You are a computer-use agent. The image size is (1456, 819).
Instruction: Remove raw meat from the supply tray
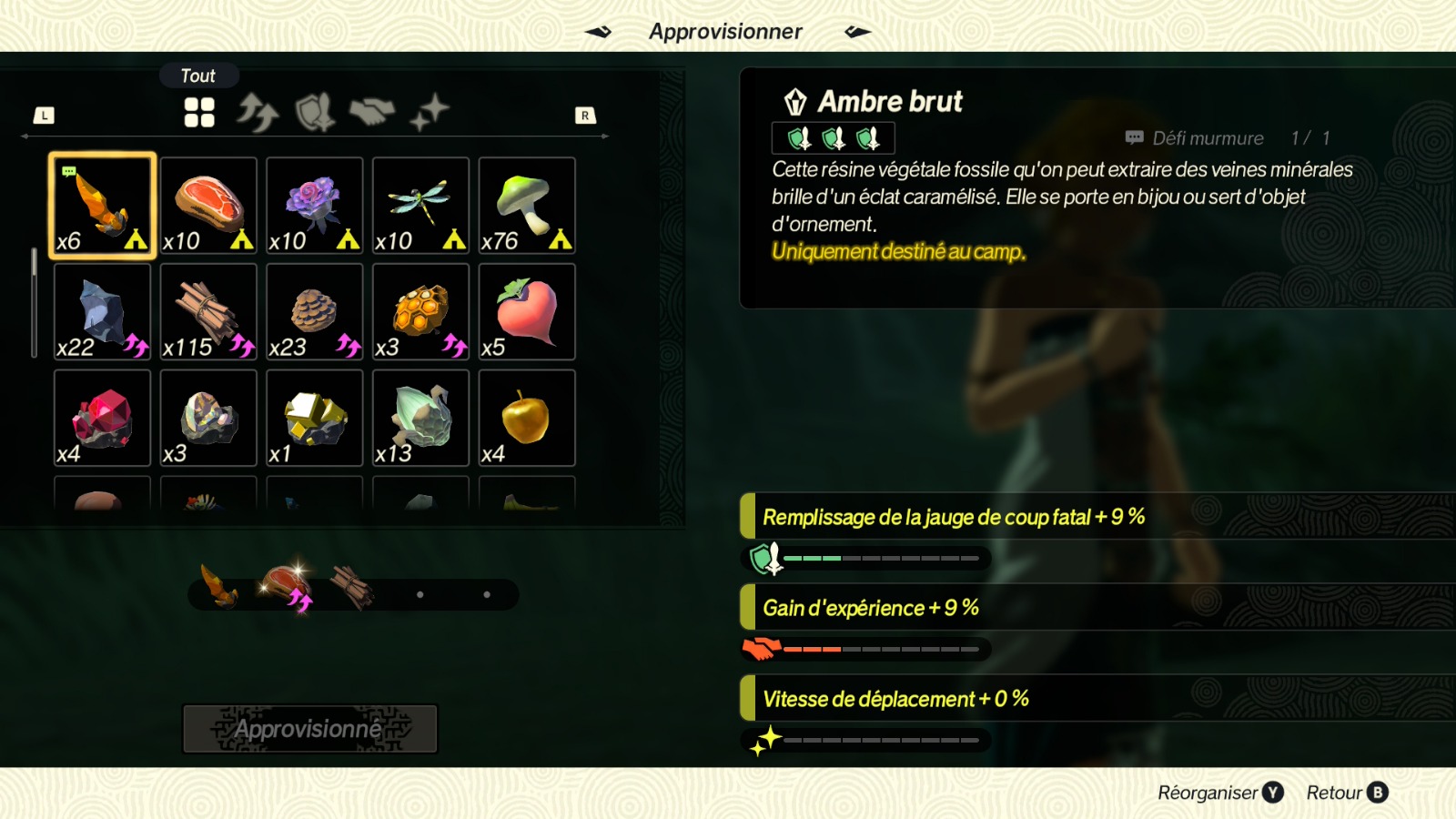[x=286, y=585]
